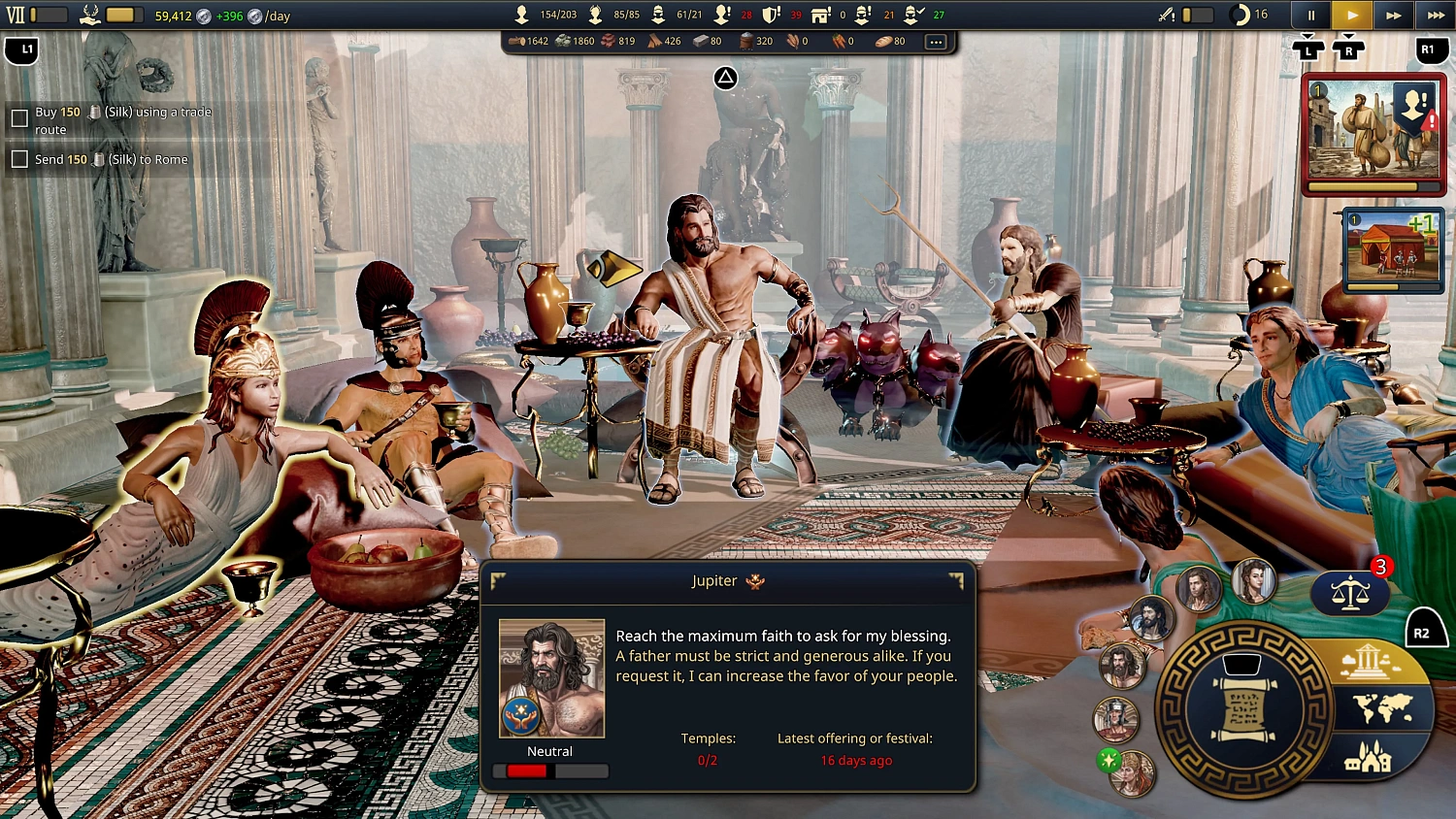The image size is (1456, 819).
Task: Check the 'Buy 150 Silk using a trade route' objective
Action: [19, 117]
